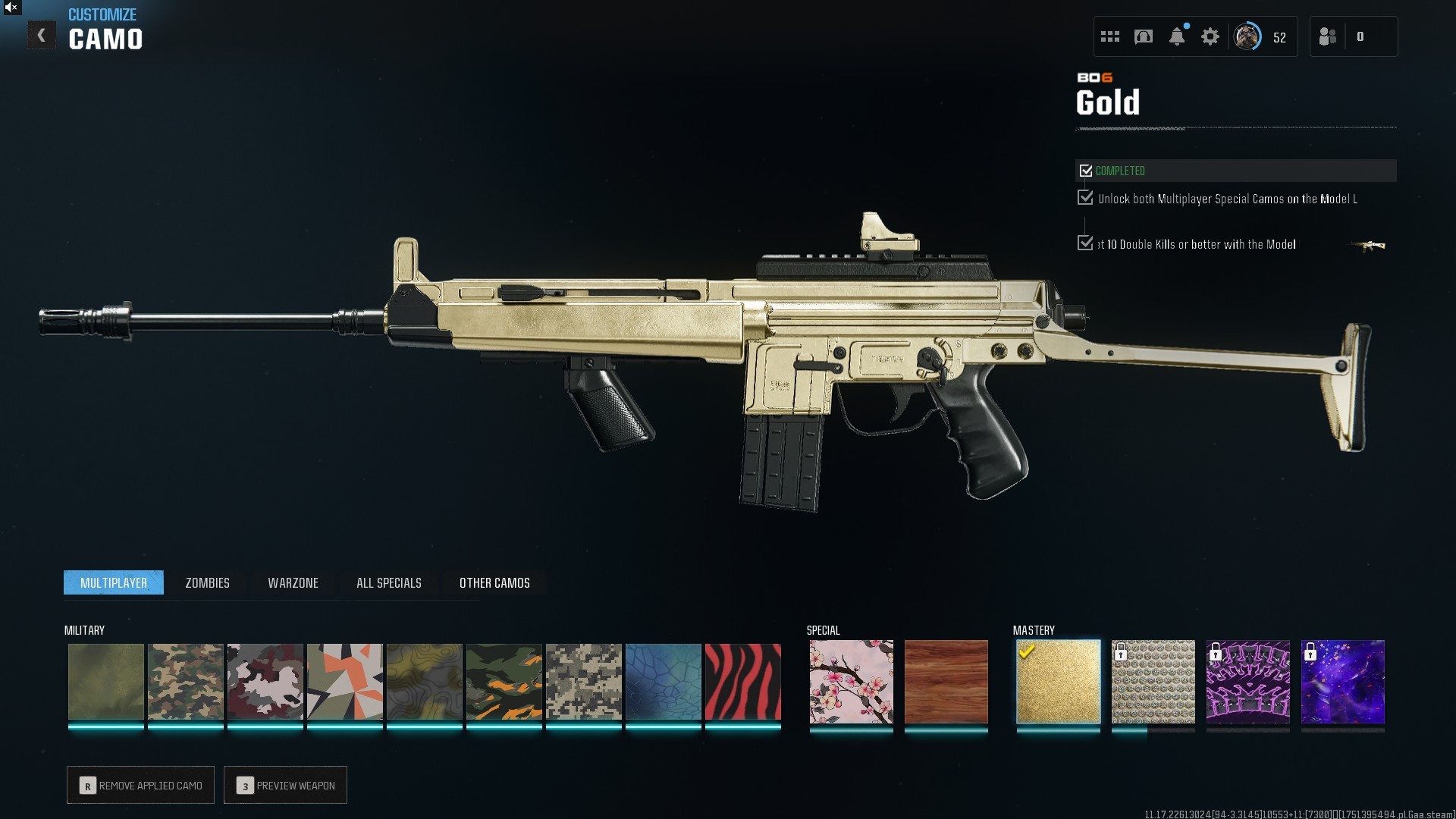Screen dimensions: 1456x819
Task: Apply the red tiger stripe camo
Action: click(742, 682)
